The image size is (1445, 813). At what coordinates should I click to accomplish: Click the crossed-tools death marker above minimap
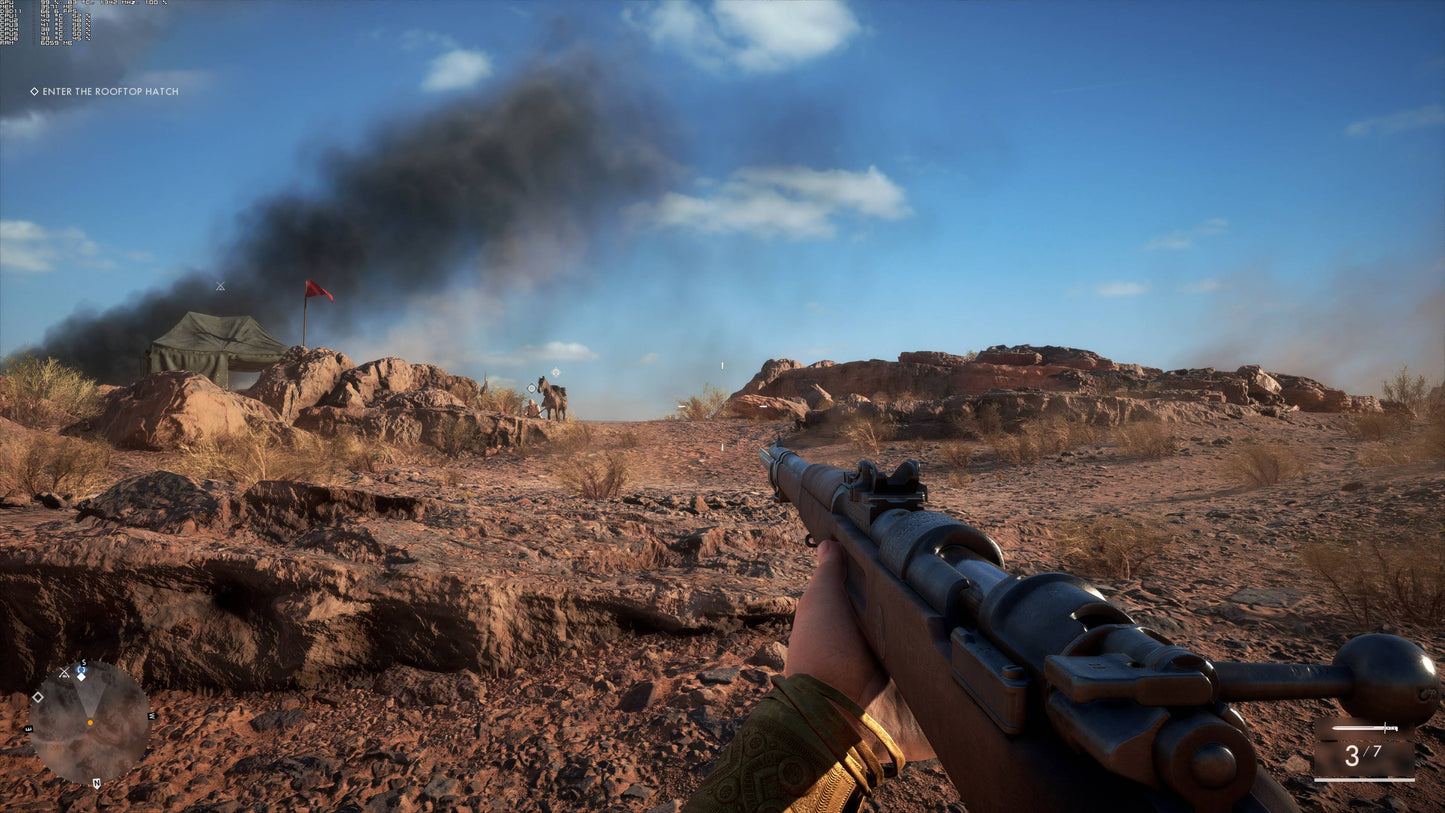pyautogui.click(x=64, y=670)
